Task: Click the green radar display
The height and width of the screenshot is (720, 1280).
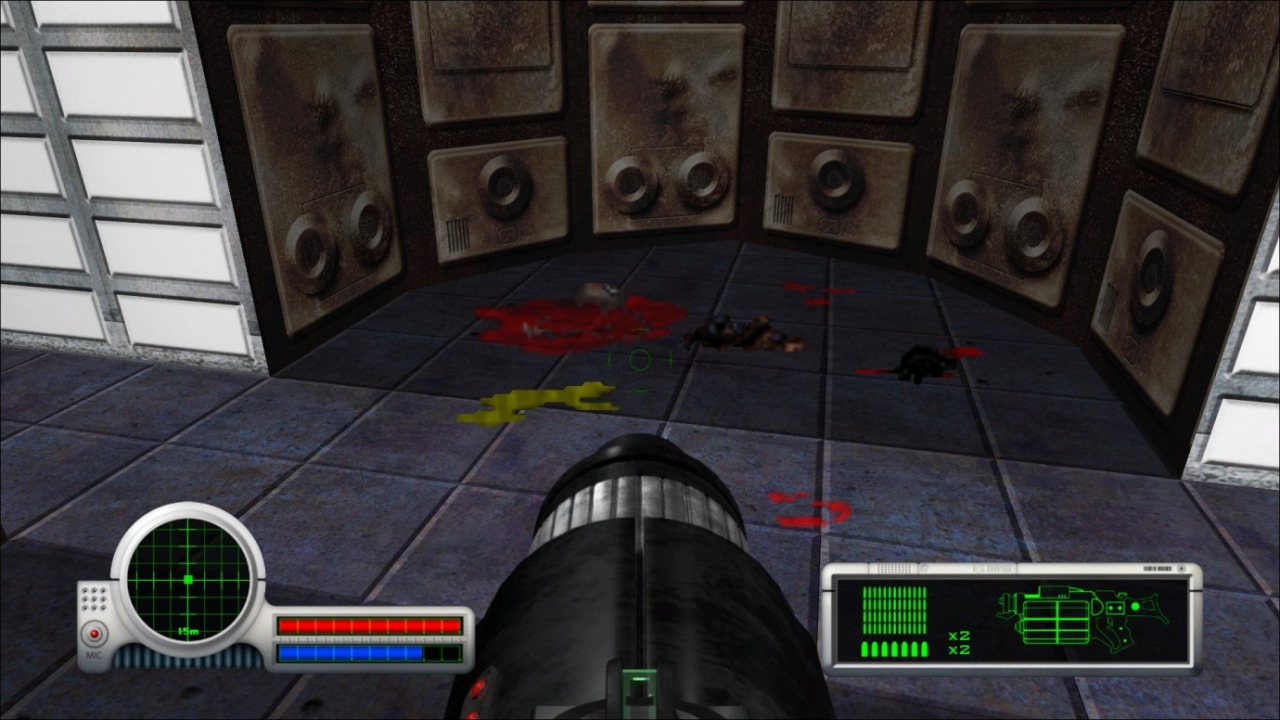Action: coord(188,579)
